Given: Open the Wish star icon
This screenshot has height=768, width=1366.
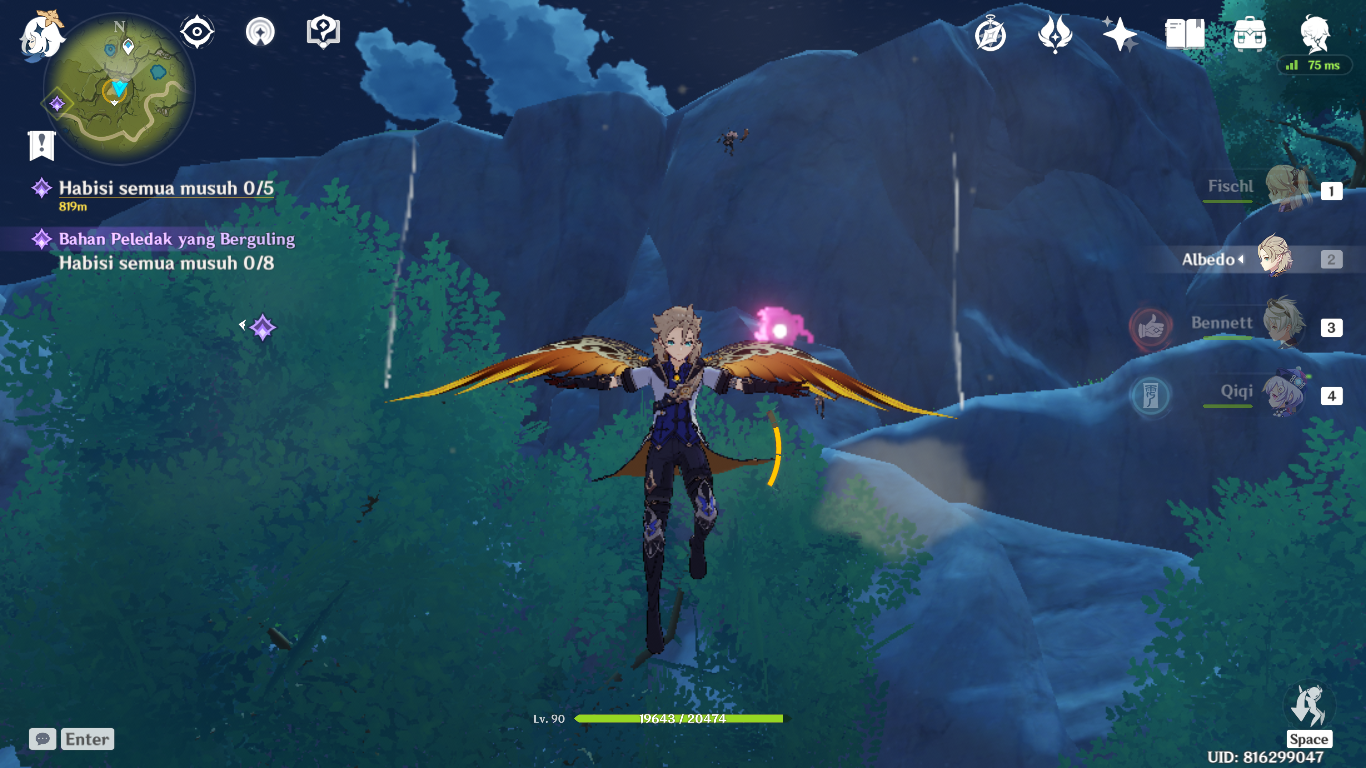Looking at the screenshot, I should tap(1120, 34).
